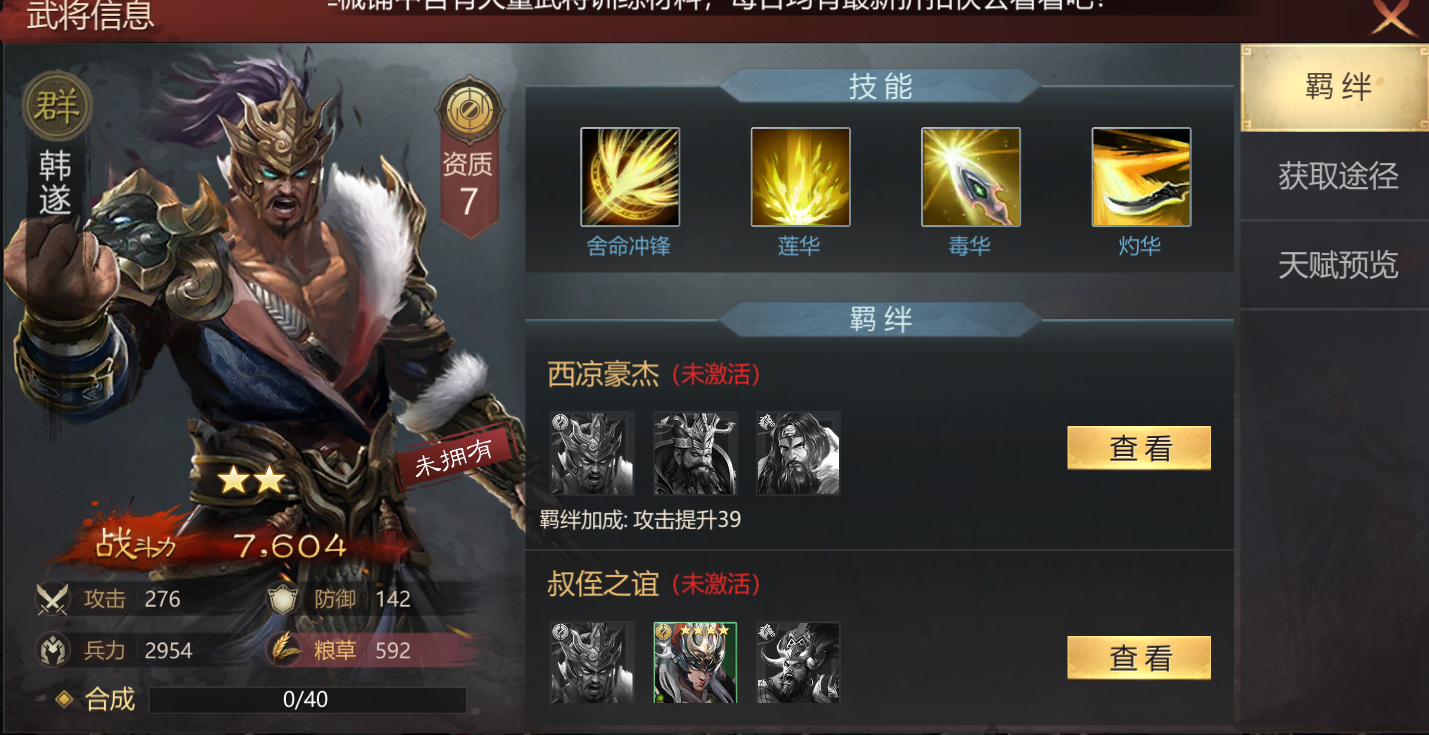Open the 获取途径 tab

(x=1336, y=176)
